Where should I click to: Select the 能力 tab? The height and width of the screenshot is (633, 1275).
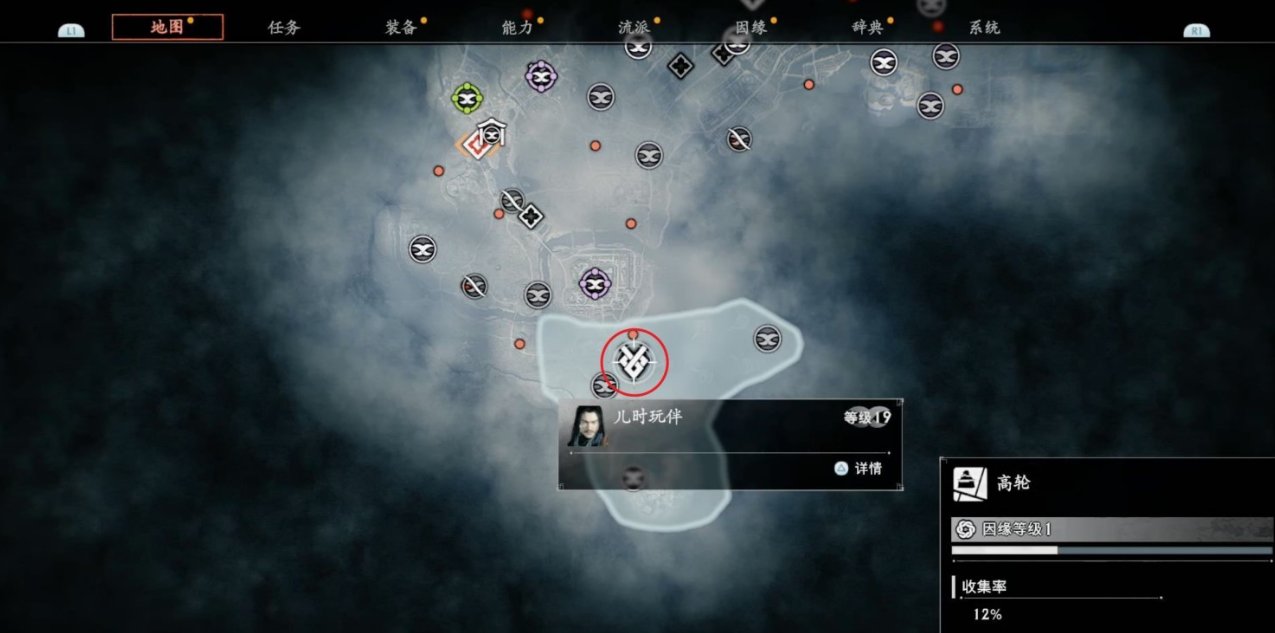(x=518, y=27)
